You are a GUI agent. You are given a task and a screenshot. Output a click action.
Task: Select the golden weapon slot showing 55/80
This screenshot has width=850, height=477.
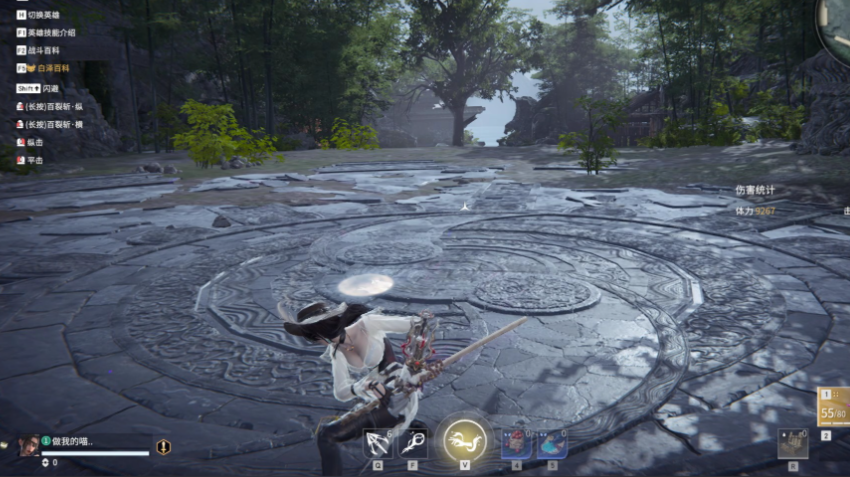coord(832,407)
